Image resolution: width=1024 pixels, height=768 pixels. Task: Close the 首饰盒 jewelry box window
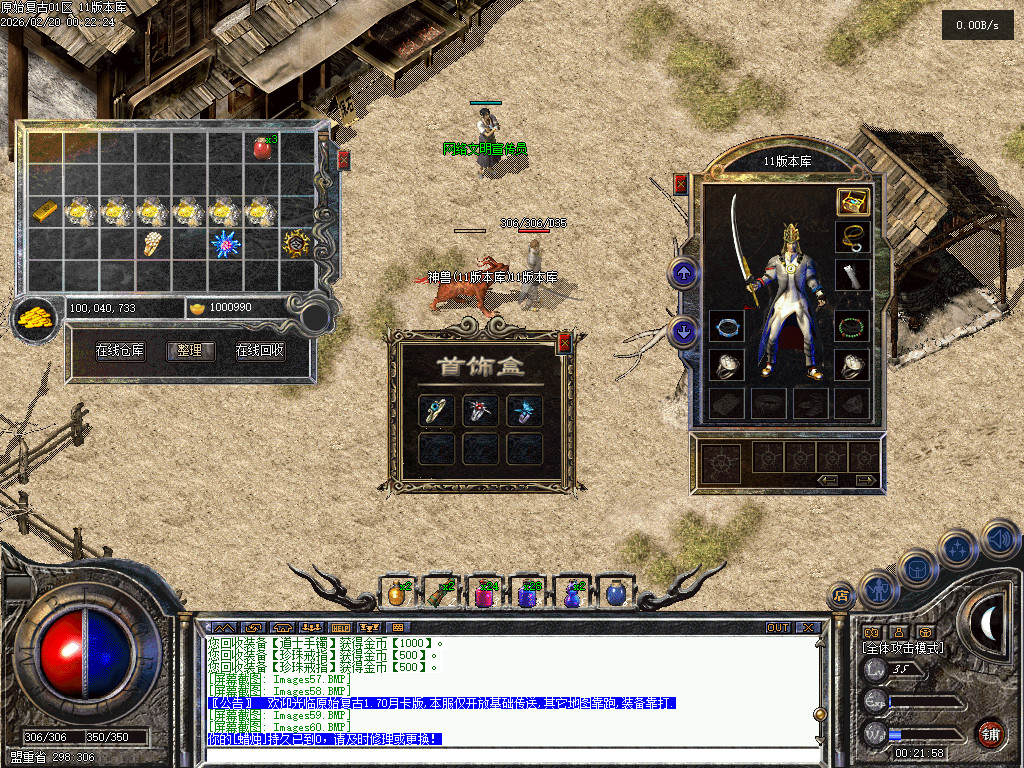564,344
